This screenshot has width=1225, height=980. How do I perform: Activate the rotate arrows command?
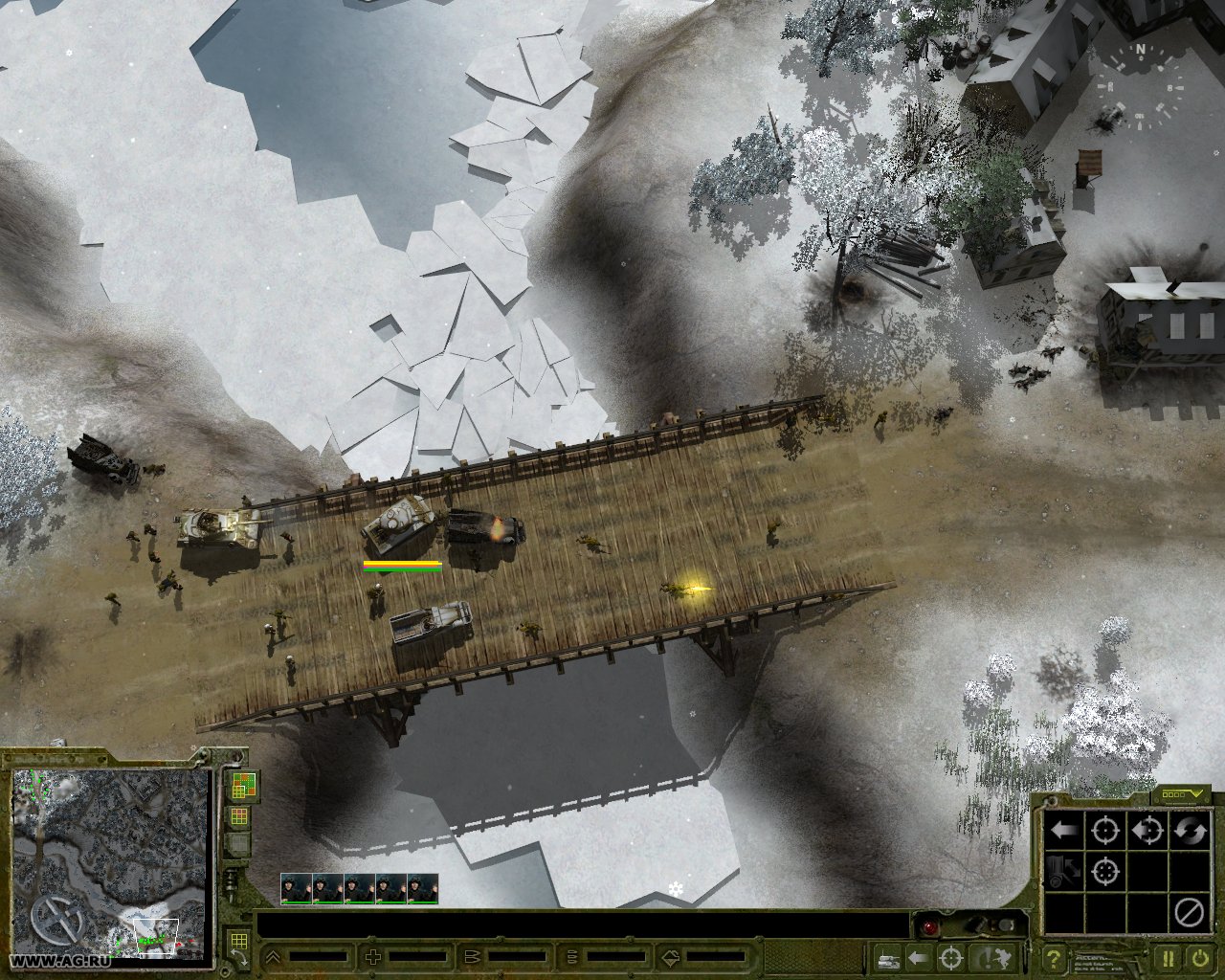point(1191,830)
